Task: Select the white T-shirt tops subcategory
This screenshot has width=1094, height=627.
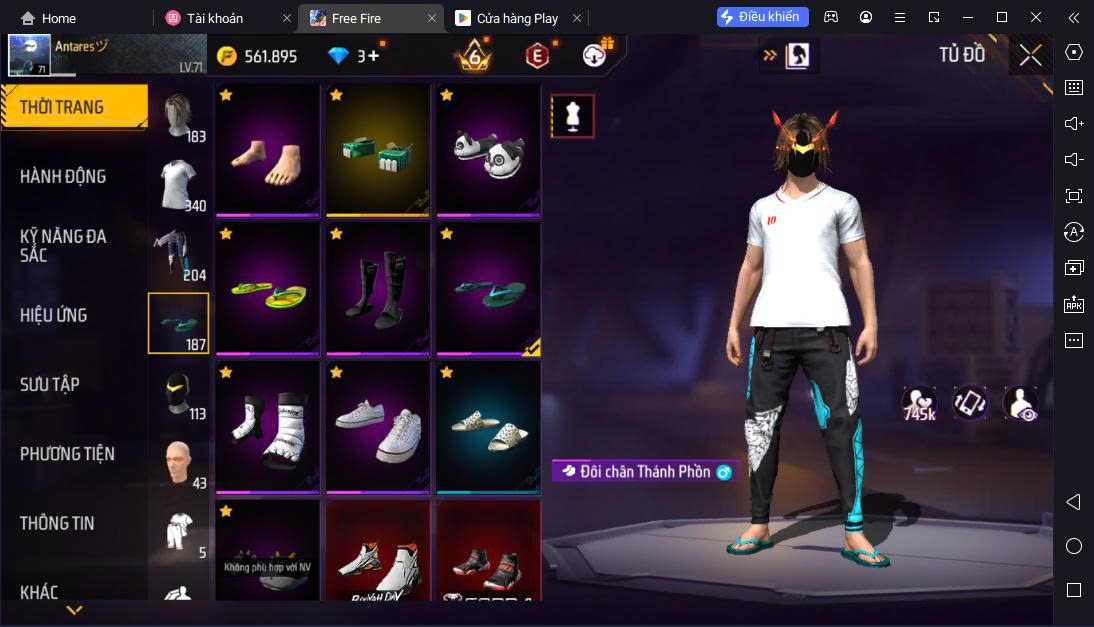Action: pyautogui.click(x=179, y=186)
